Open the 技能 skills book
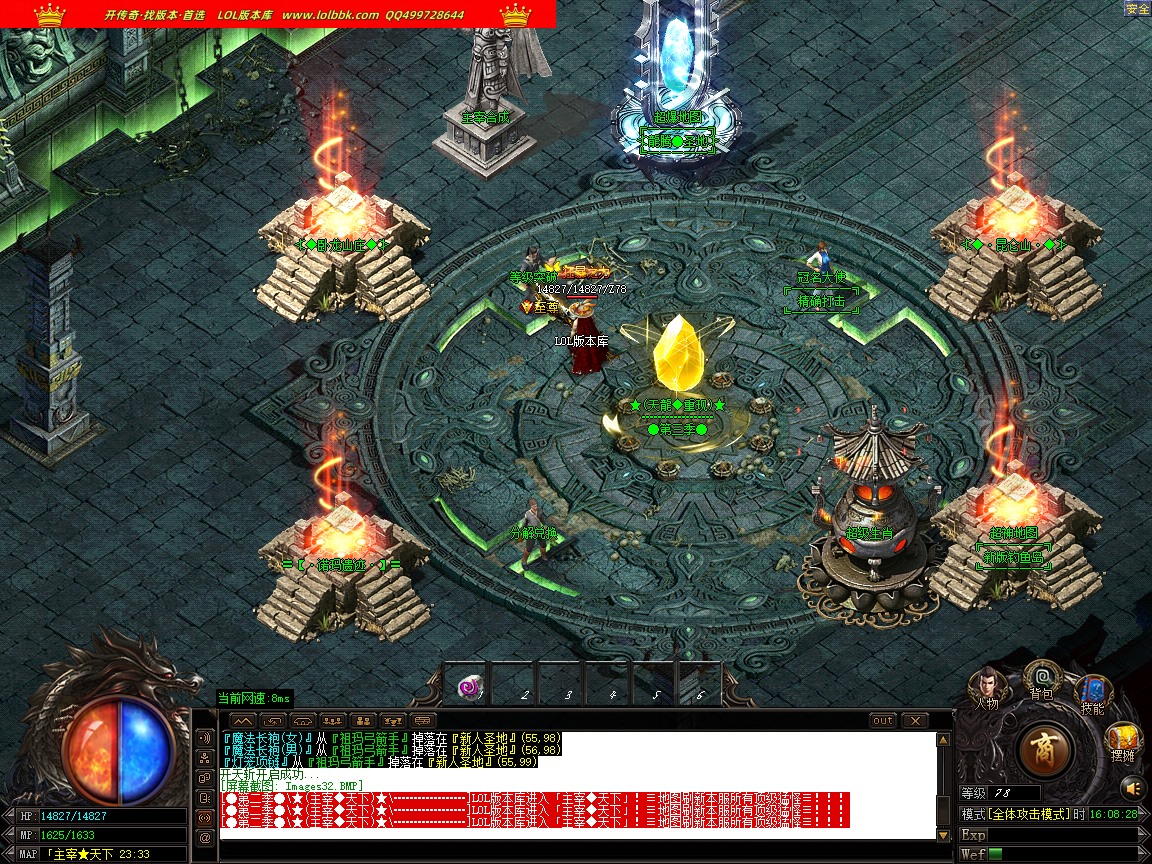Viewport: 1152px width, 864px height. click(1092, 693)
